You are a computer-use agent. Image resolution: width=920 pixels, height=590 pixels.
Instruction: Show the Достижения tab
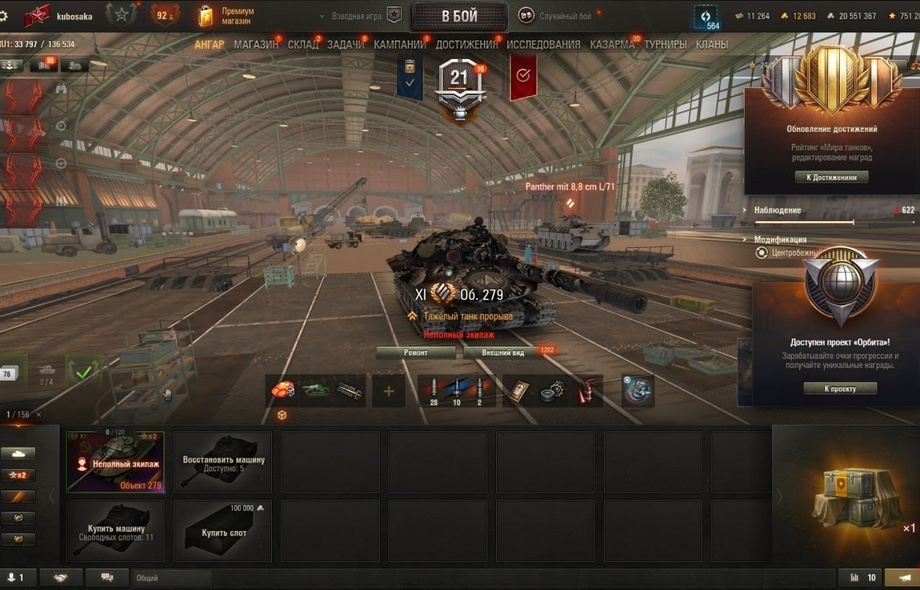466,45
